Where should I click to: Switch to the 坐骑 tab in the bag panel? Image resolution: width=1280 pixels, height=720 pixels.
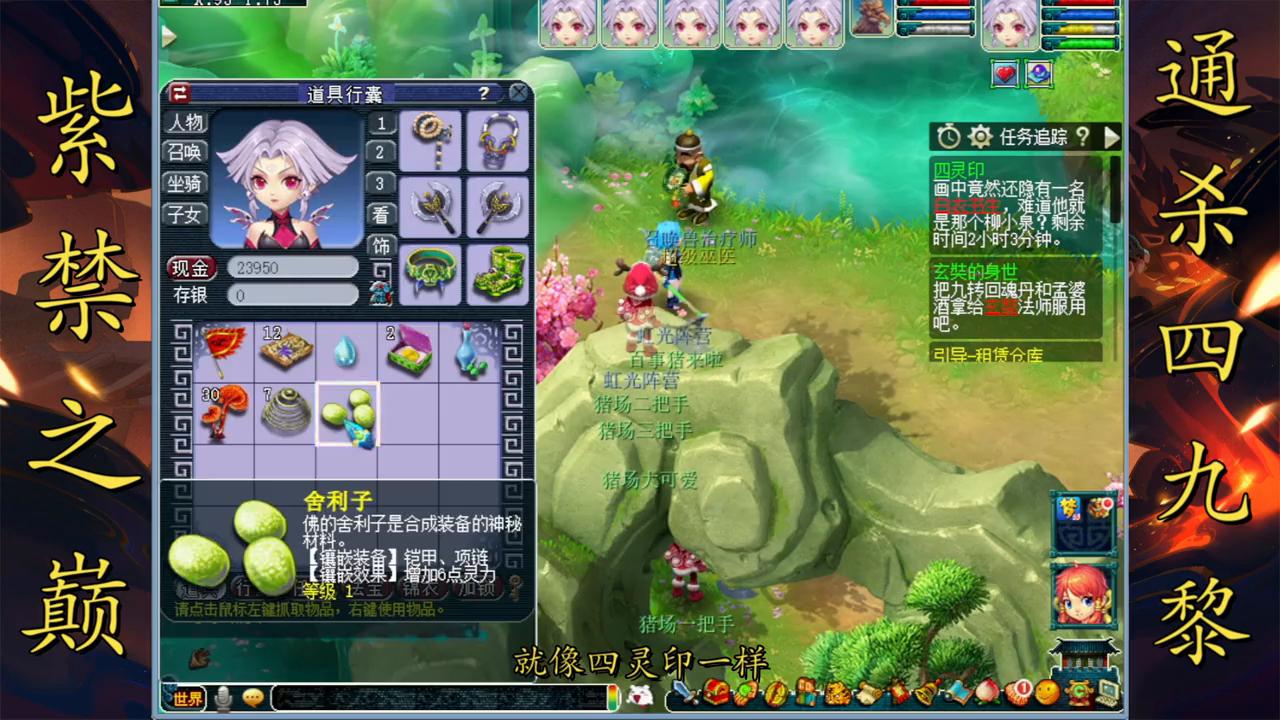click(x=186, y=185)
